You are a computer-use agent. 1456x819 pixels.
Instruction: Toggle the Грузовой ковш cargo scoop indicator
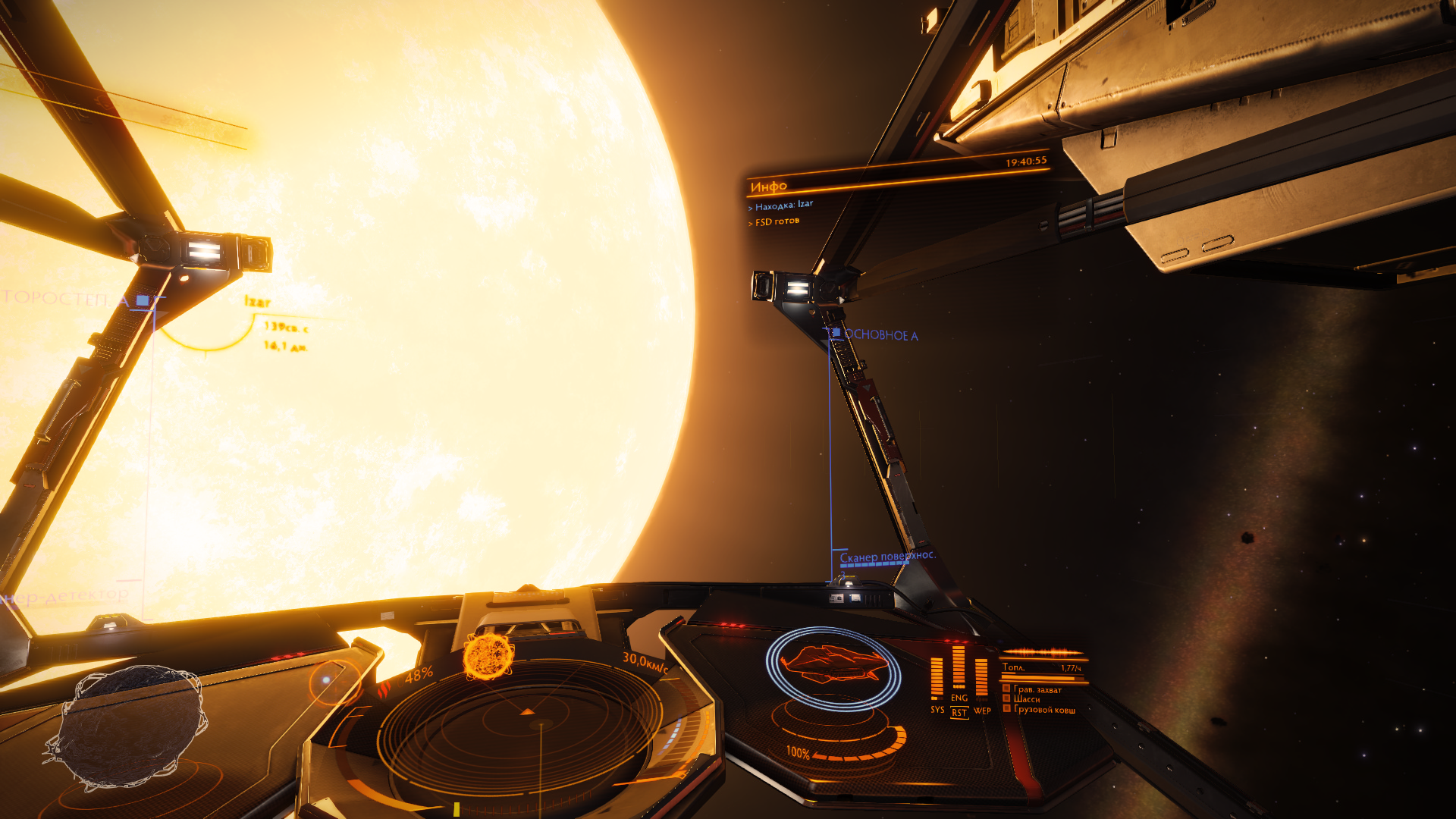pyautogui.click(x=1043, y=710)
